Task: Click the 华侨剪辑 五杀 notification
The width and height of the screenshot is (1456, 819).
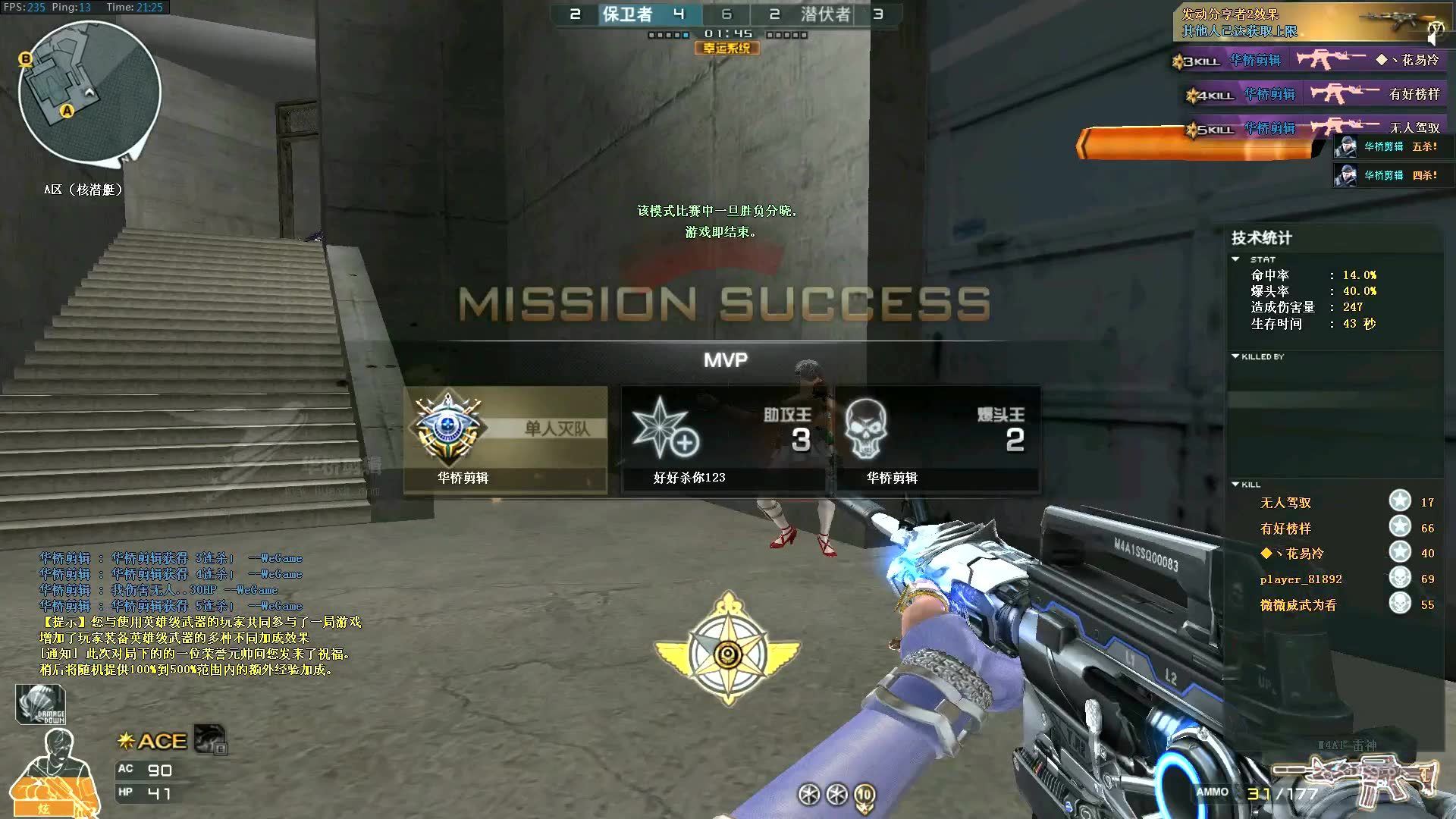Action: (x=1387, y=147)
